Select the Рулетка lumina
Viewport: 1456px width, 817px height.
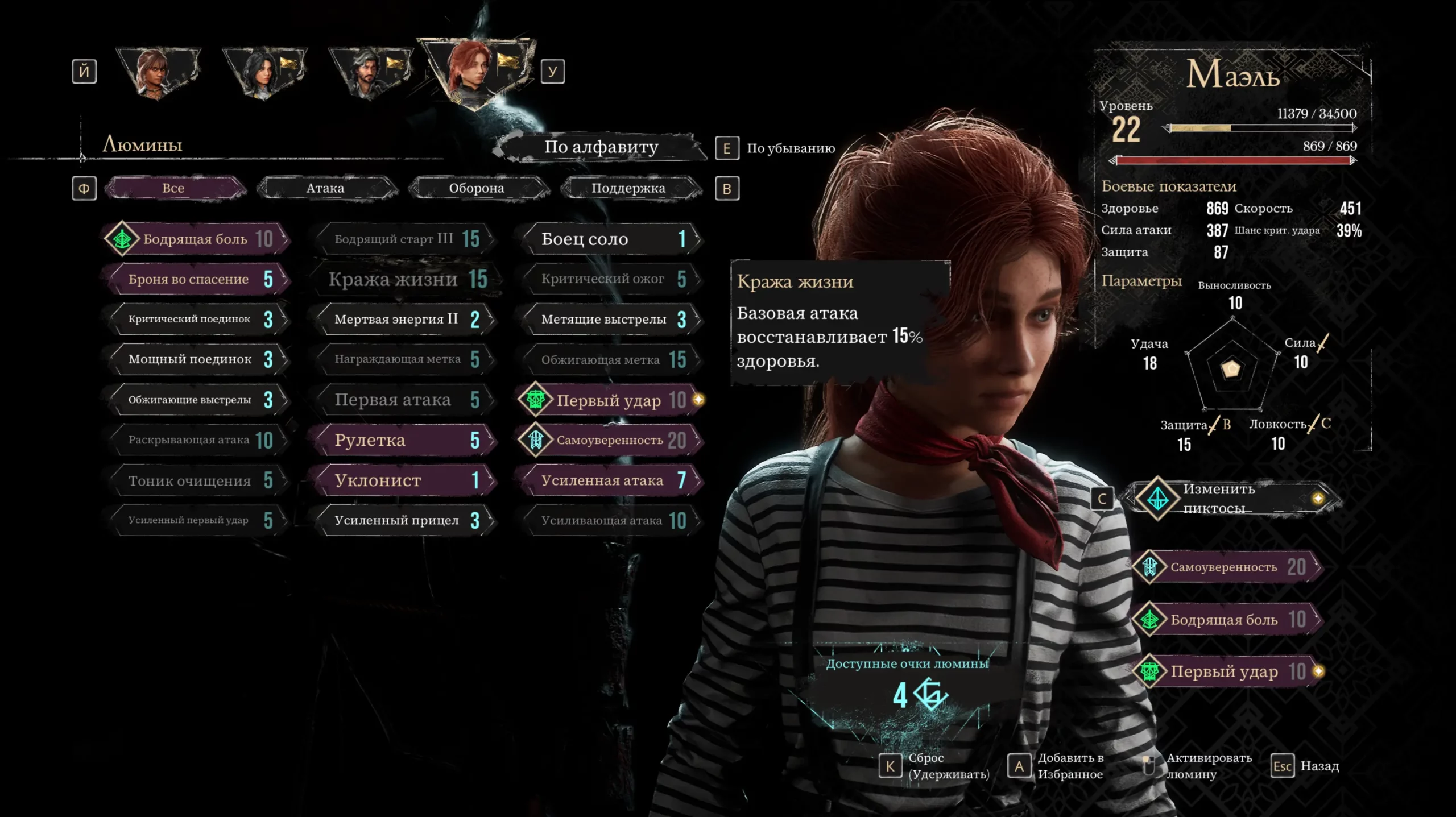(405, 440)
